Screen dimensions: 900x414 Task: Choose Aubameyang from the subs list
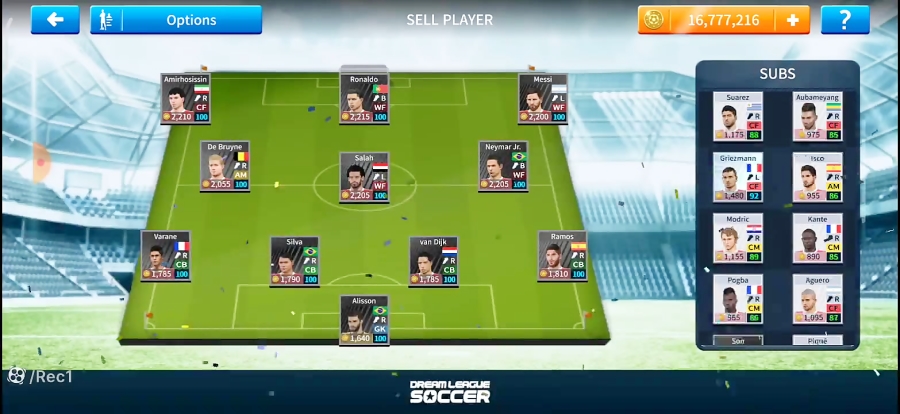[x=817, y=117]
